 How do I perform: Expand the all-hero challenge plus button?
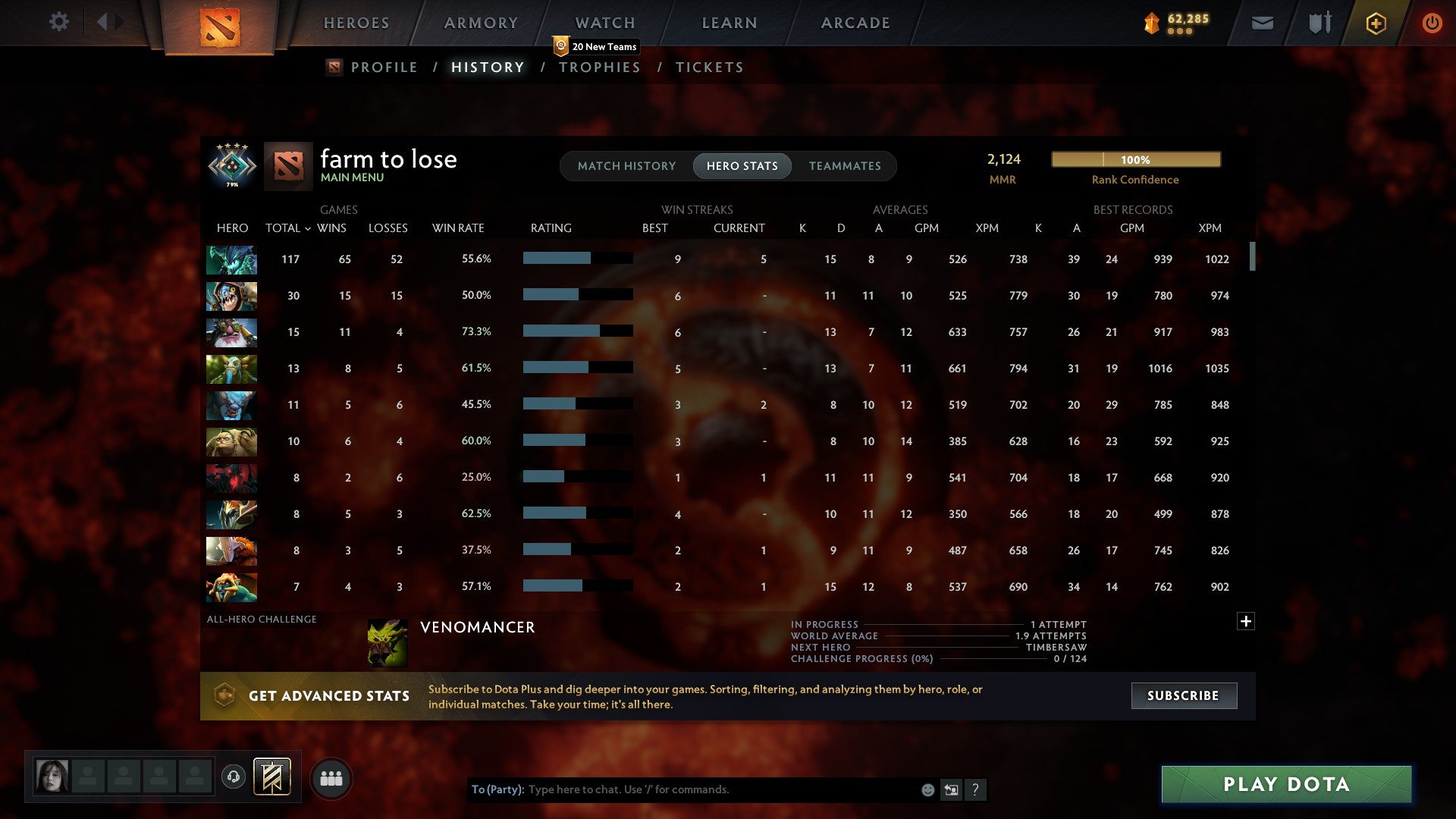(x=1246, y=621)
